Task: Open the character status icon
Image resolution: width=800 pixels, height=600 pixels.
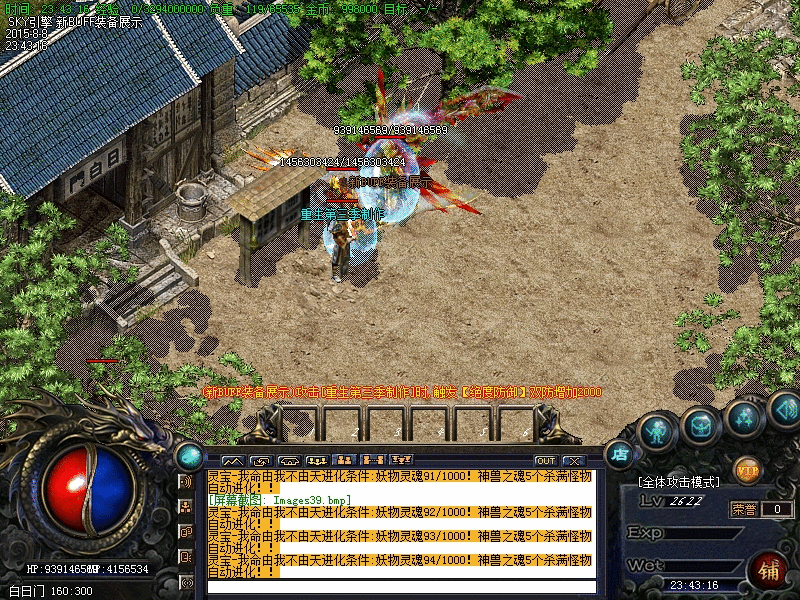Action: tap(656, 432)
